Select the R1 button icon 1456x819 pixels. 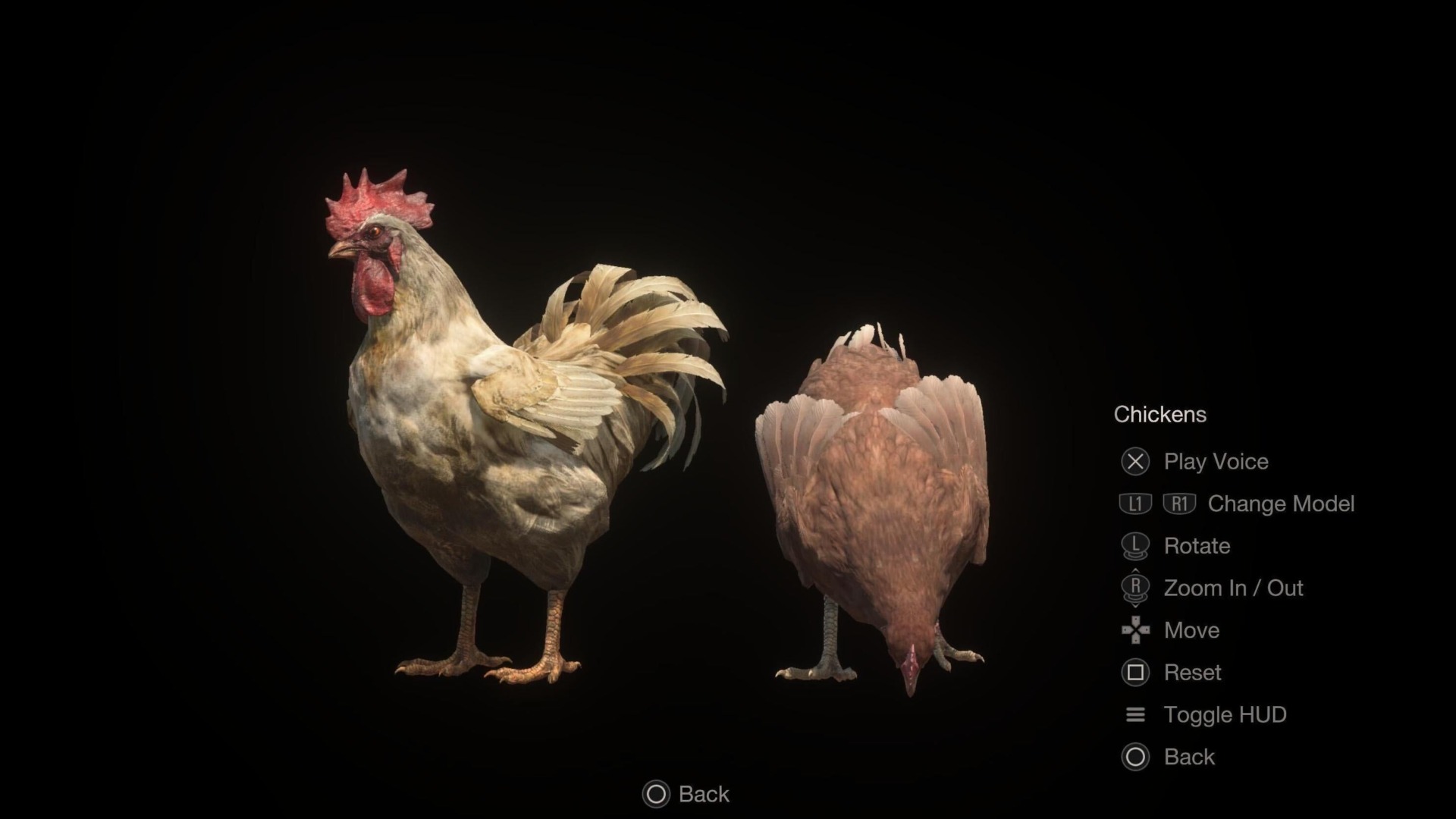click(x=1181, y=504)
